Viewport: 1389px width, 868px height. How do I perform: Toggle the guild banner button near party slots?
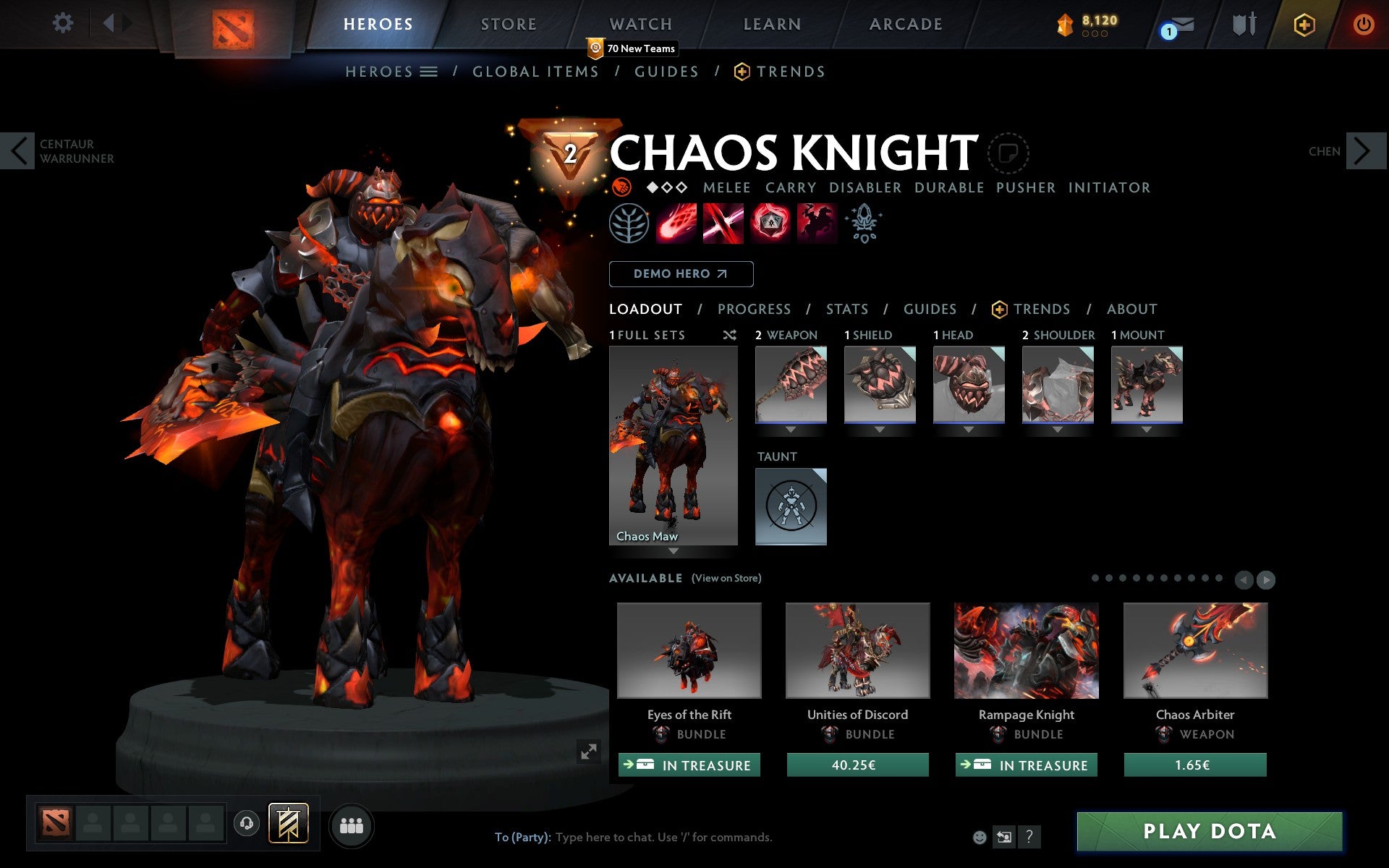(x=288, y=824)
